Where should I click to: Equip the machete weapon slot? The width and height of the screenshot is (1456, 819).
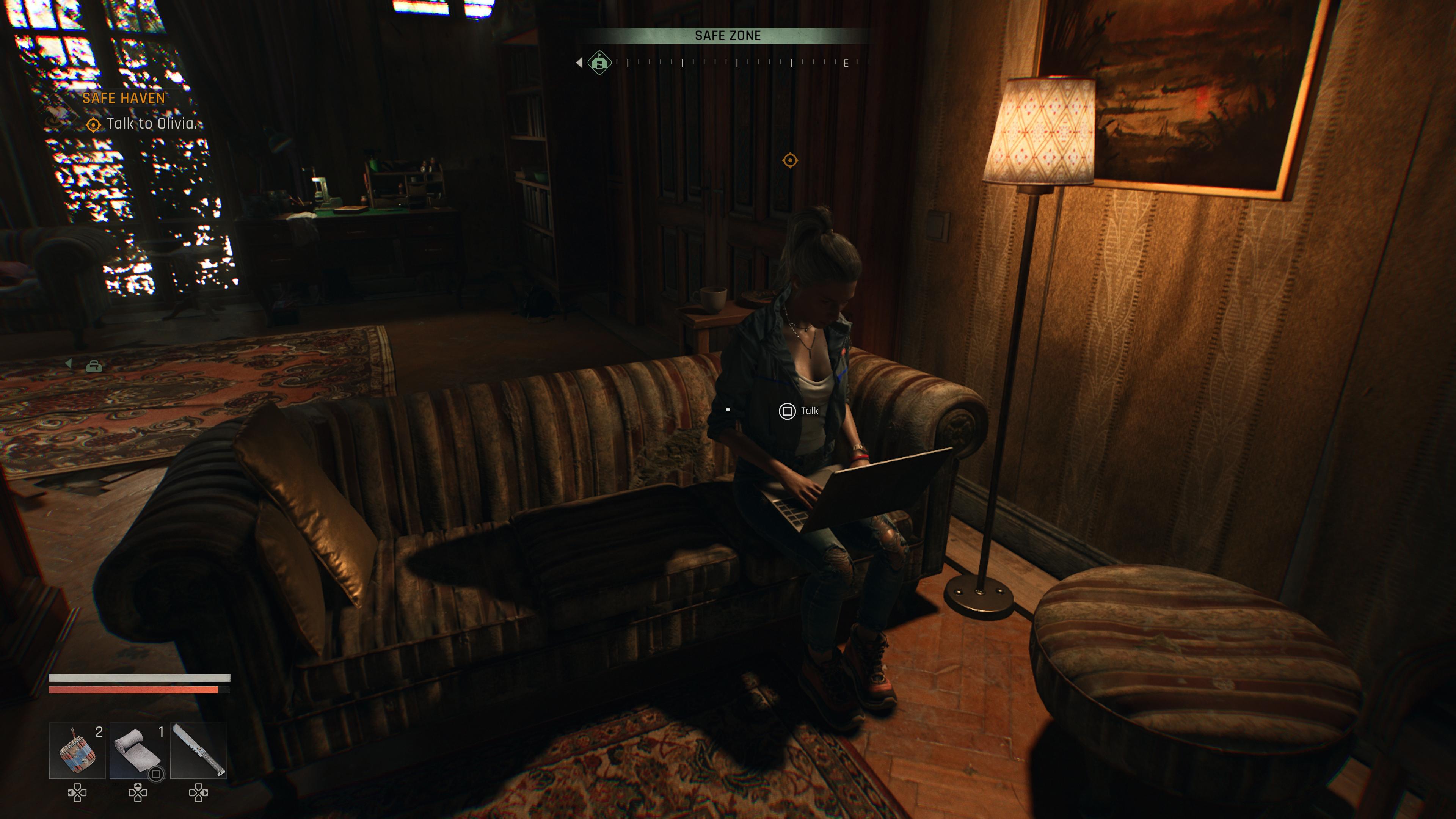point(198,751)
